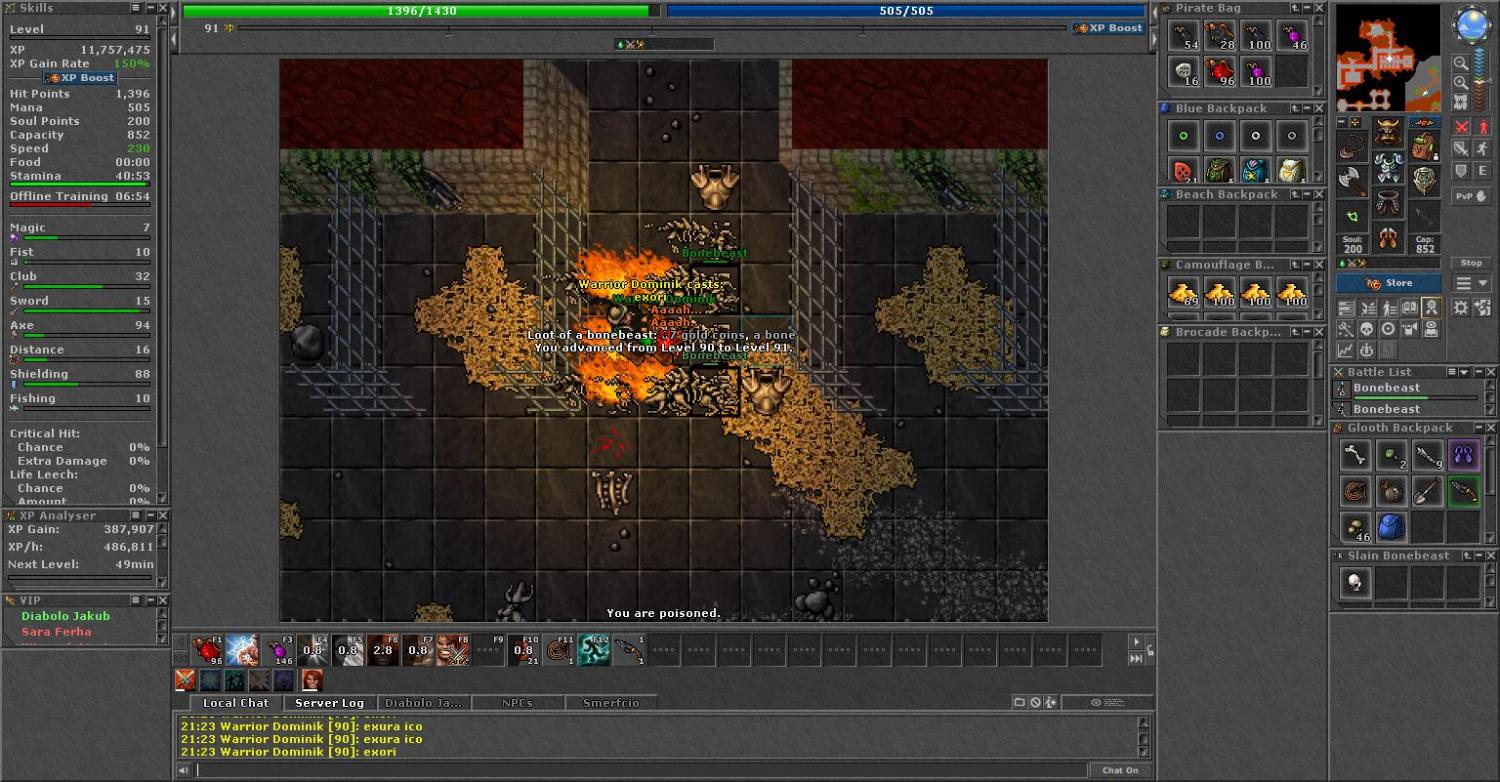Image resolution: width=1500 pixels, height=782 pixels.
Task: Select Diabolo Jakub in the VIP list
Action: (65, 616)
